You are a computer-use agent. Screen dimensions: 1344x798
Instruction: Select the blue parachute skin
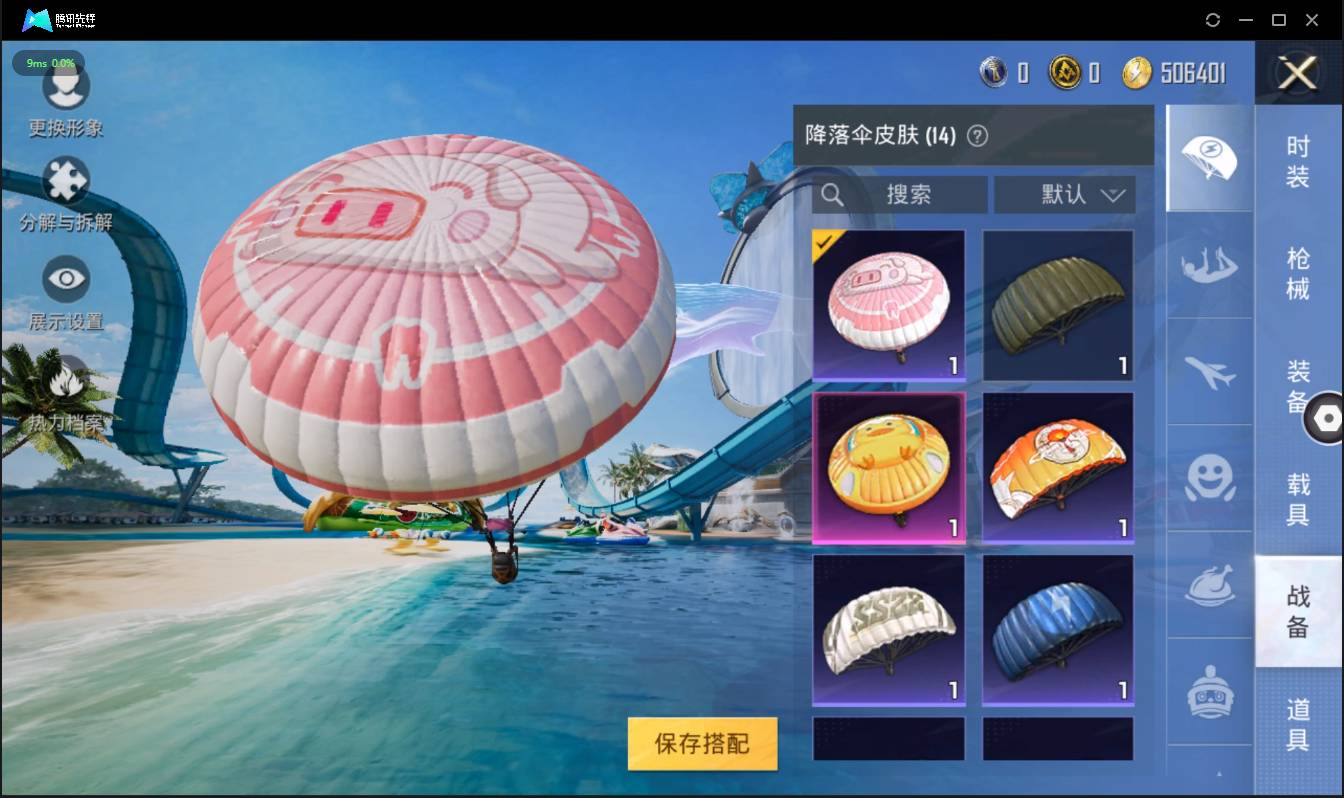click(1057, 628)
